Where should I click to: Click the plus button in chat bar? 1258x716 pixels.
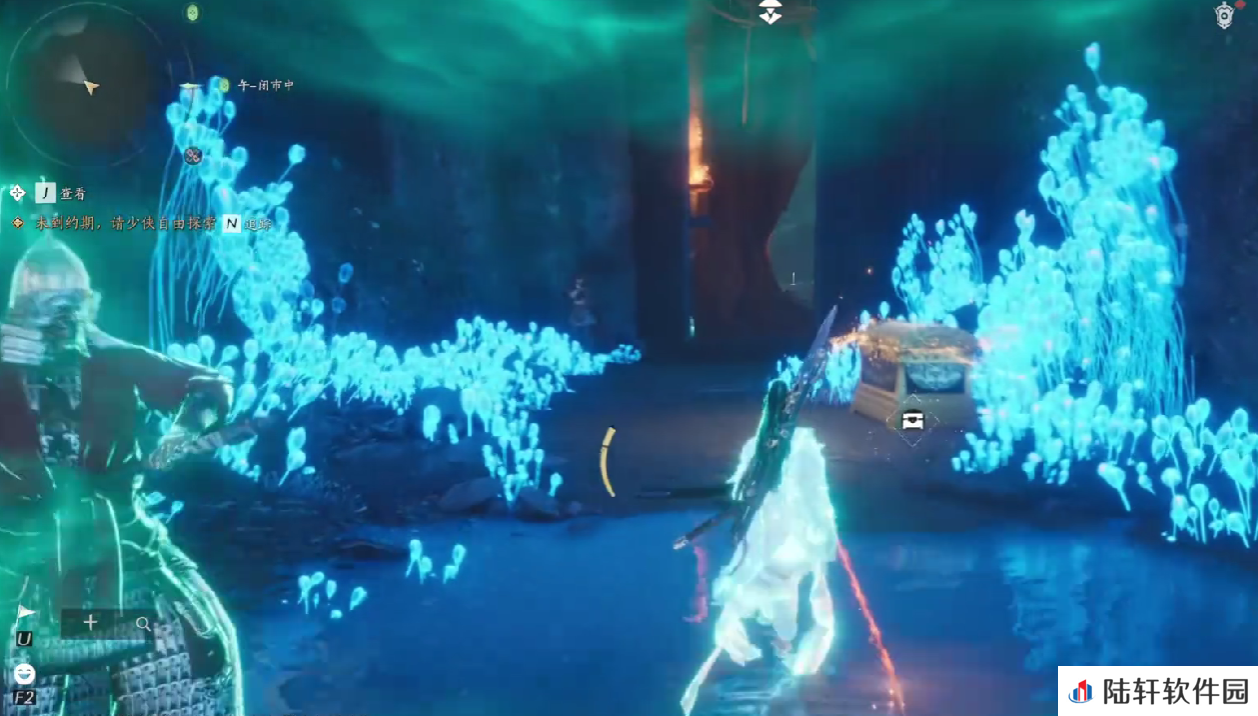(90, 622)
